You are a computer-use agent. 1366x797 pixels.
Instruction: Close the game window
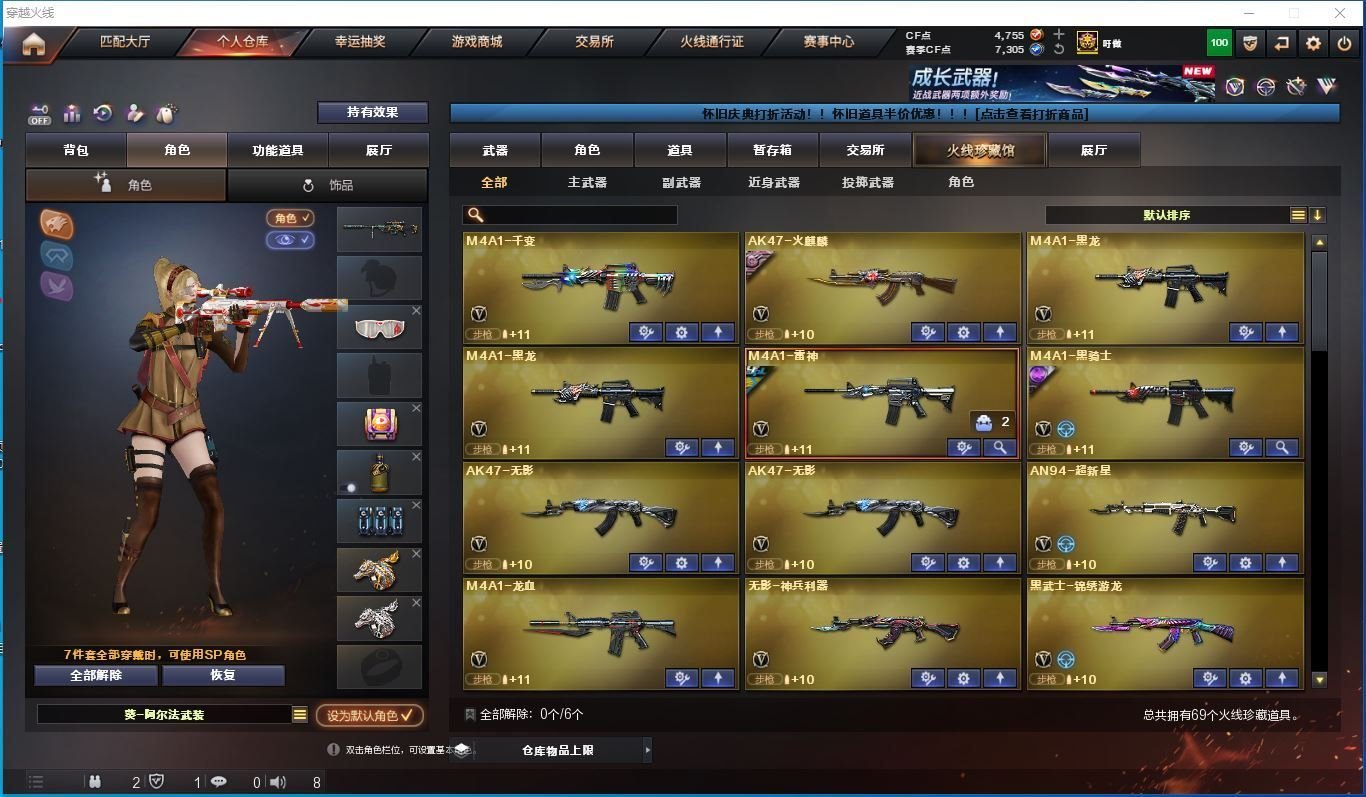pyautogui.click(x=1340, y=13)
